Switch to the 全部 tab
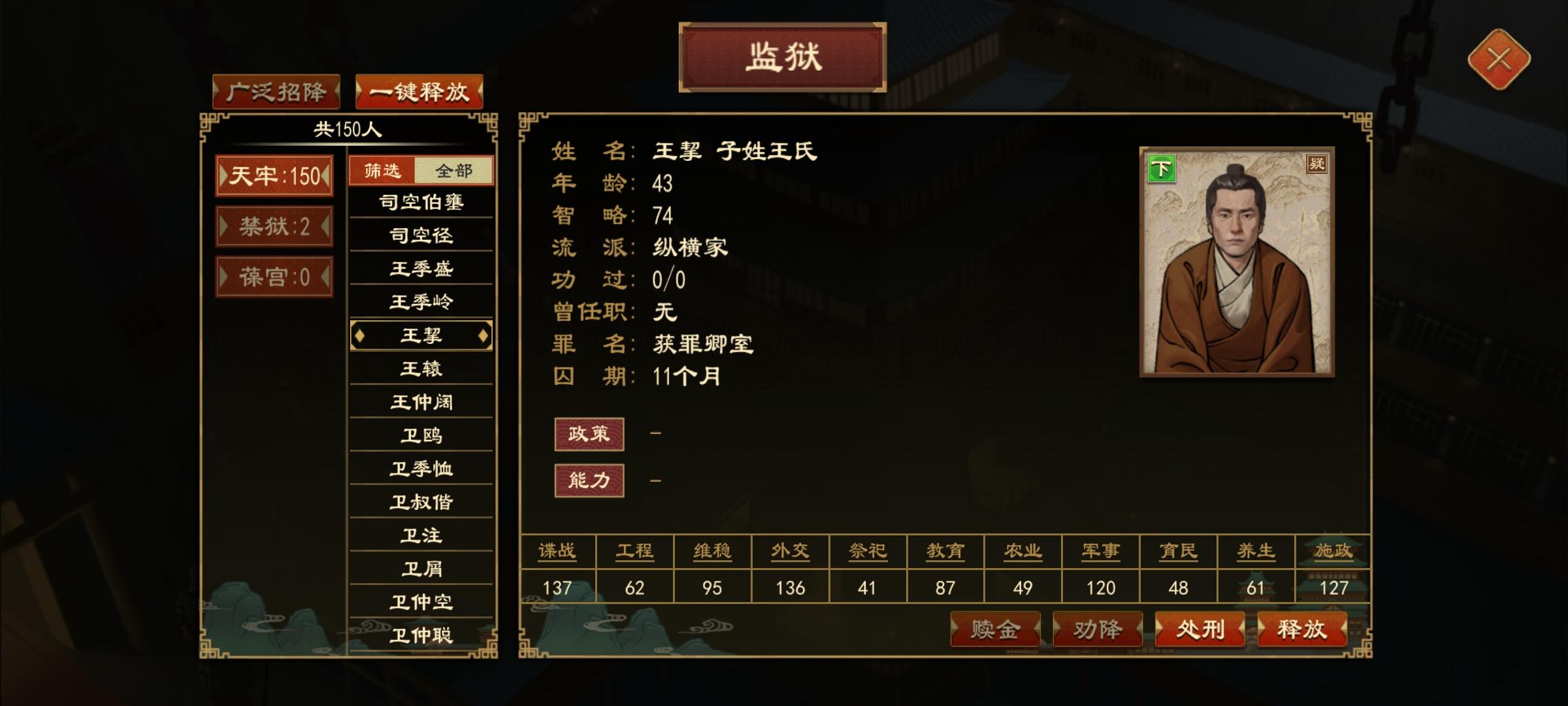1568x706 pixels. pyautogui.click(x=455, y=169)
